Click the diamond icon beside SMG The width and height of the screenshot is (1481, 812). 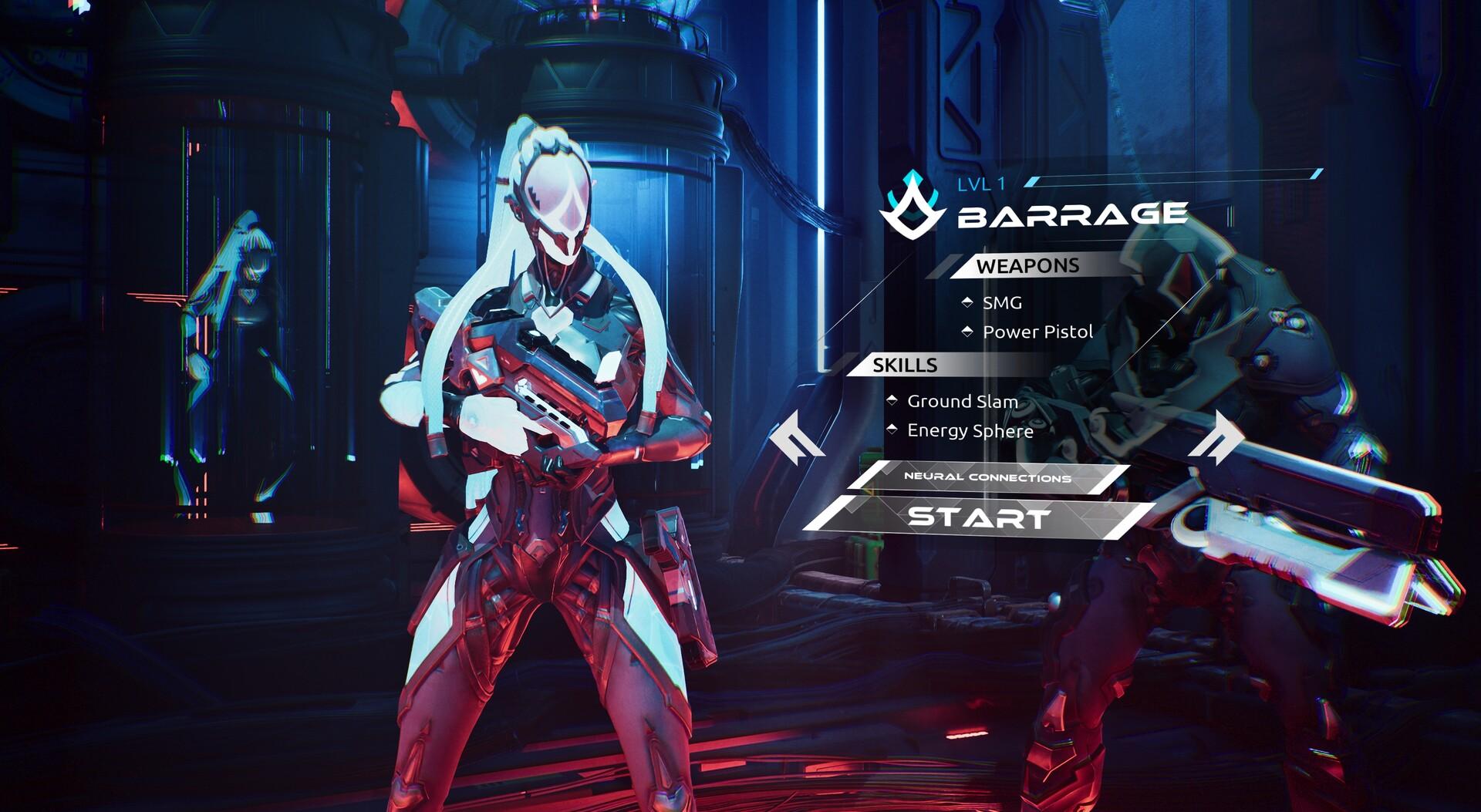[x=969, y=303]
